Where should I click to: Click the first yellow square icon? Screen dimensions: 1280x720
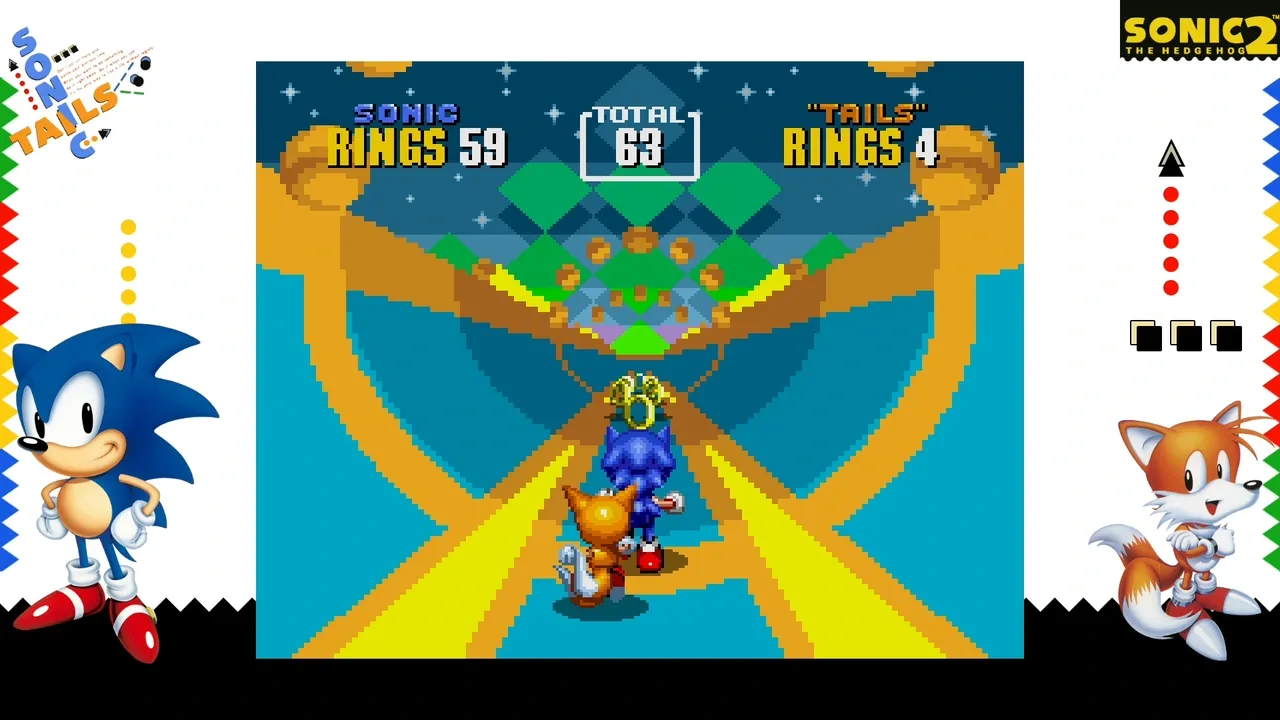[1146, 335]
